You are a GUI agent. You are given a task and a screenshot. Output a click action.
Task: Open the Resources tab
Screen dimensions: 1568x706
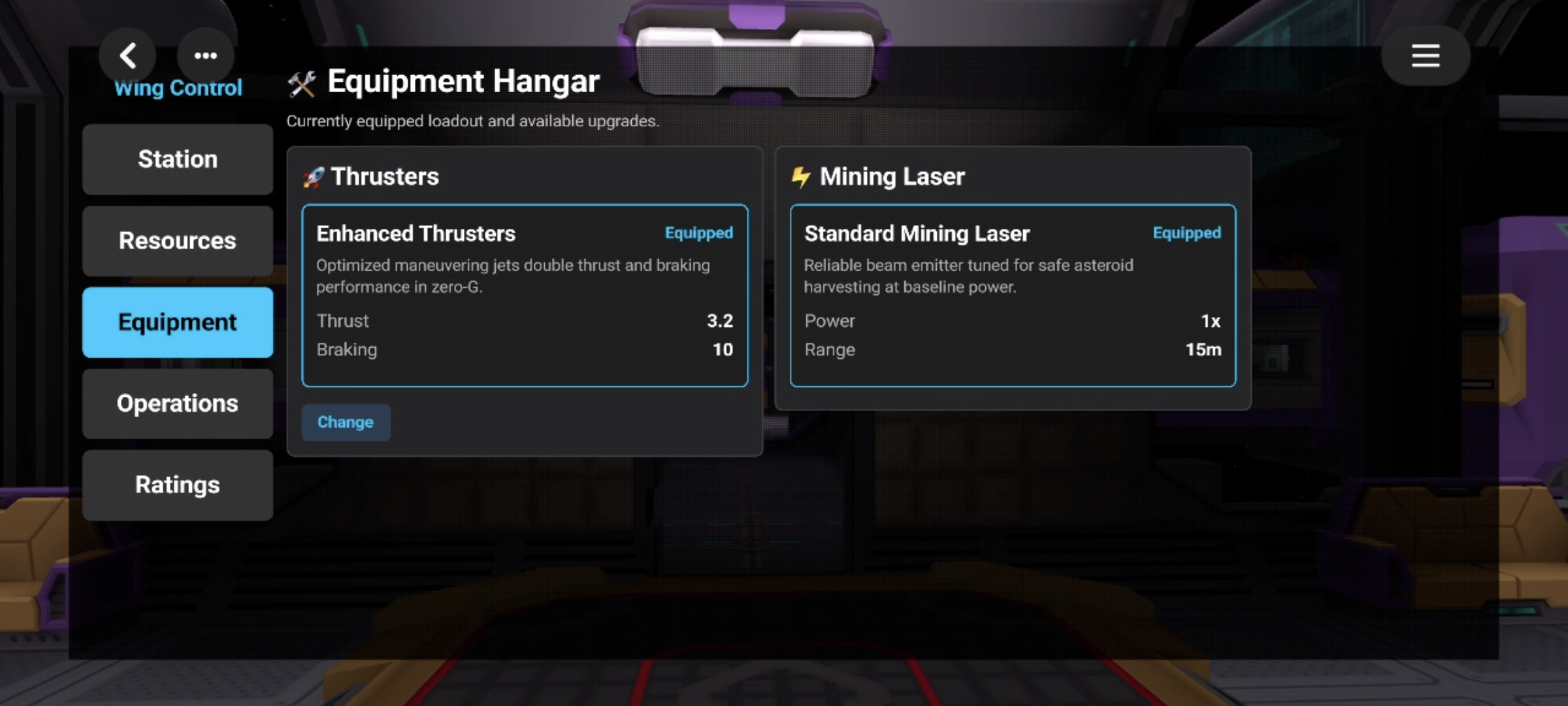tap(178, 241)
